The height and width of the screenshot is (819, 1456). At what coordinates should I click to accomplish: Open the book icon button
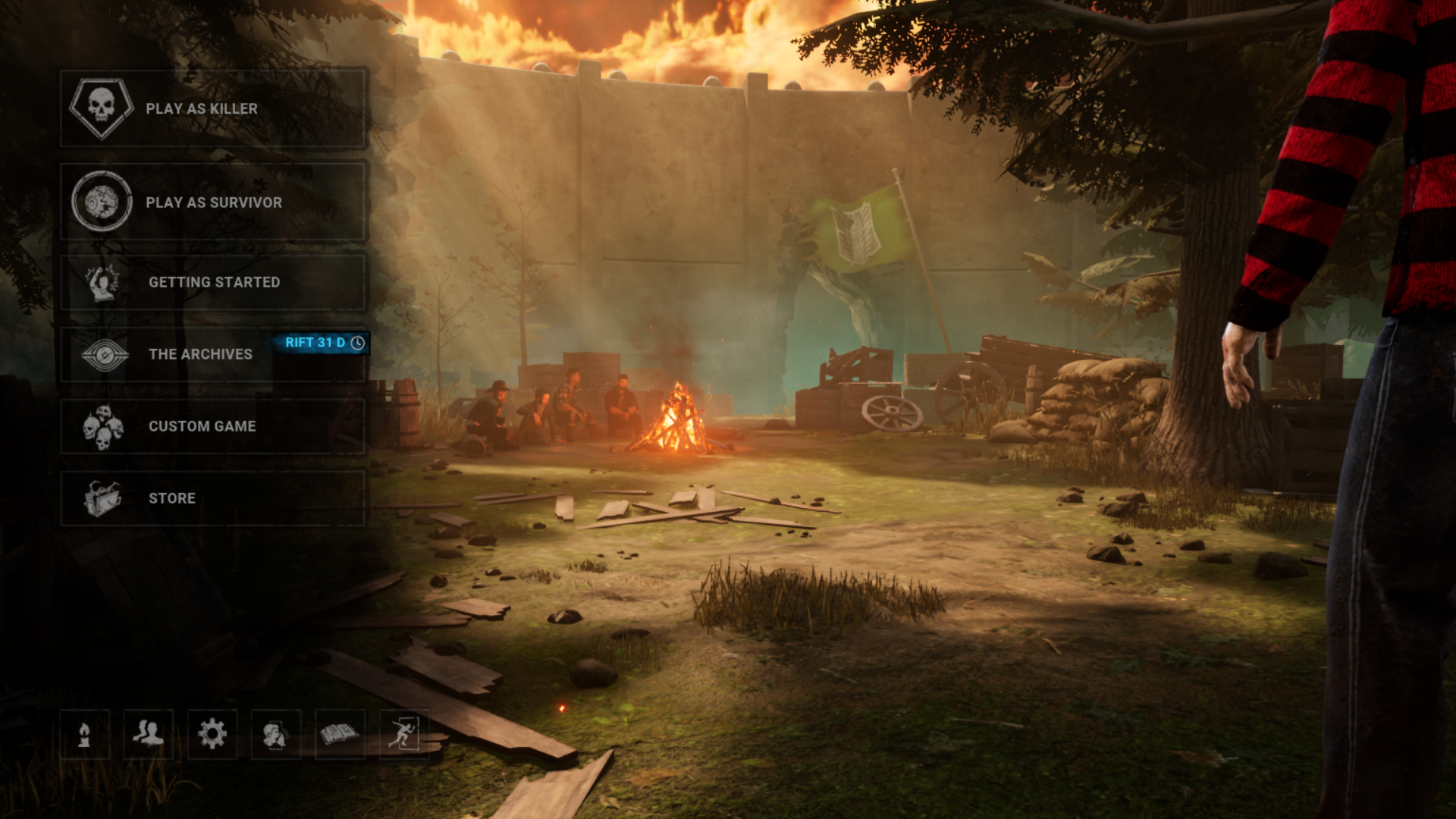(340, 734)
